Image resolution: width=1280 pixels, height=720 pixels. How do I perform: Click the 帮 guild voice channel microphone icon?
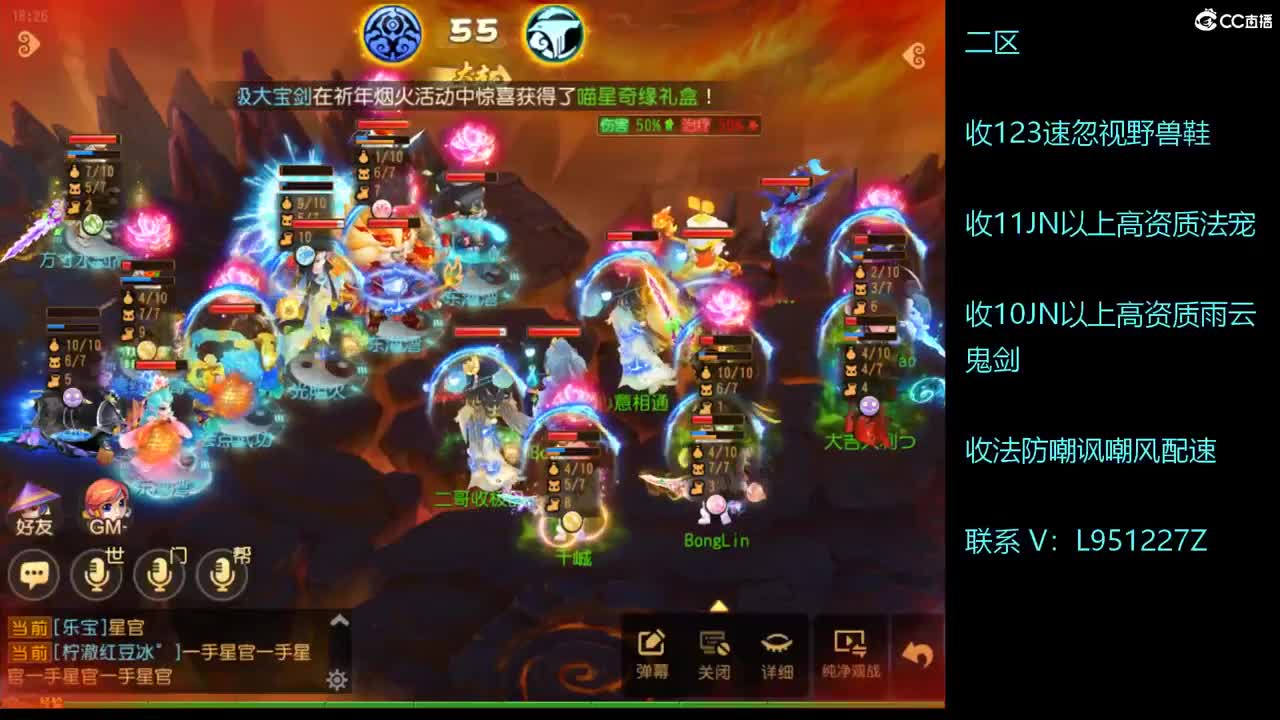click(220, 575)
